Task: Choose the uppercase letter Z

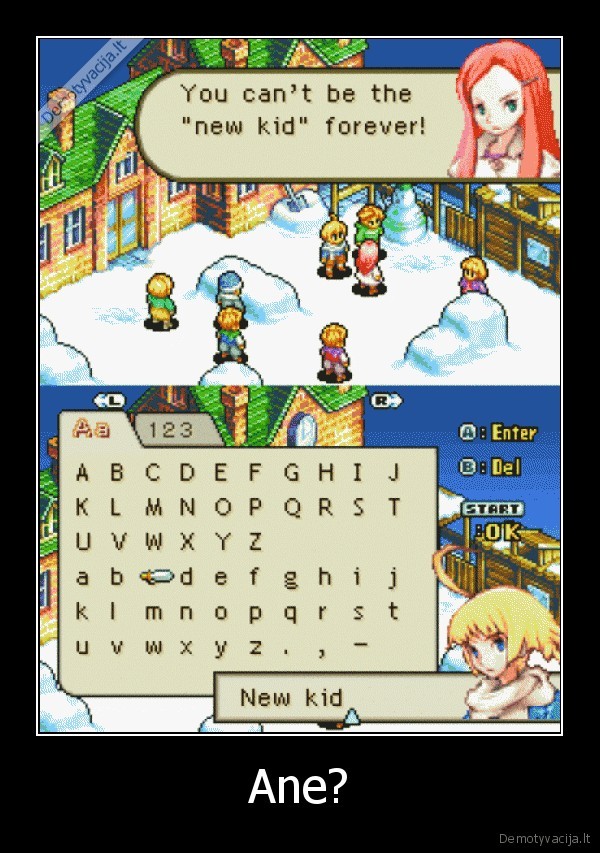Action: [256, 542]
